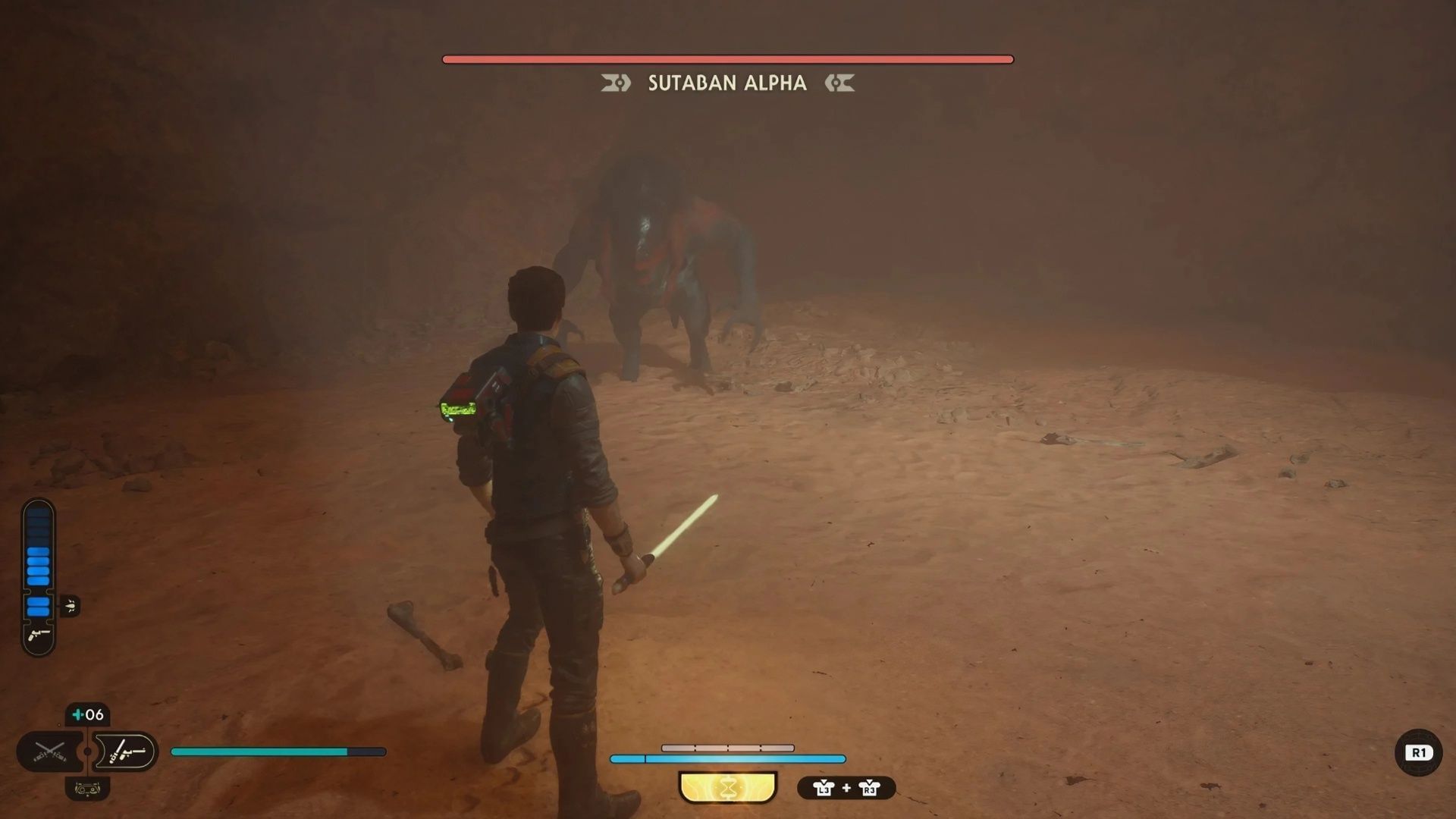Click the emblem right of the Sutaban Alpha name
This screenshot has width=1456, height=819.
pos(840,83)
